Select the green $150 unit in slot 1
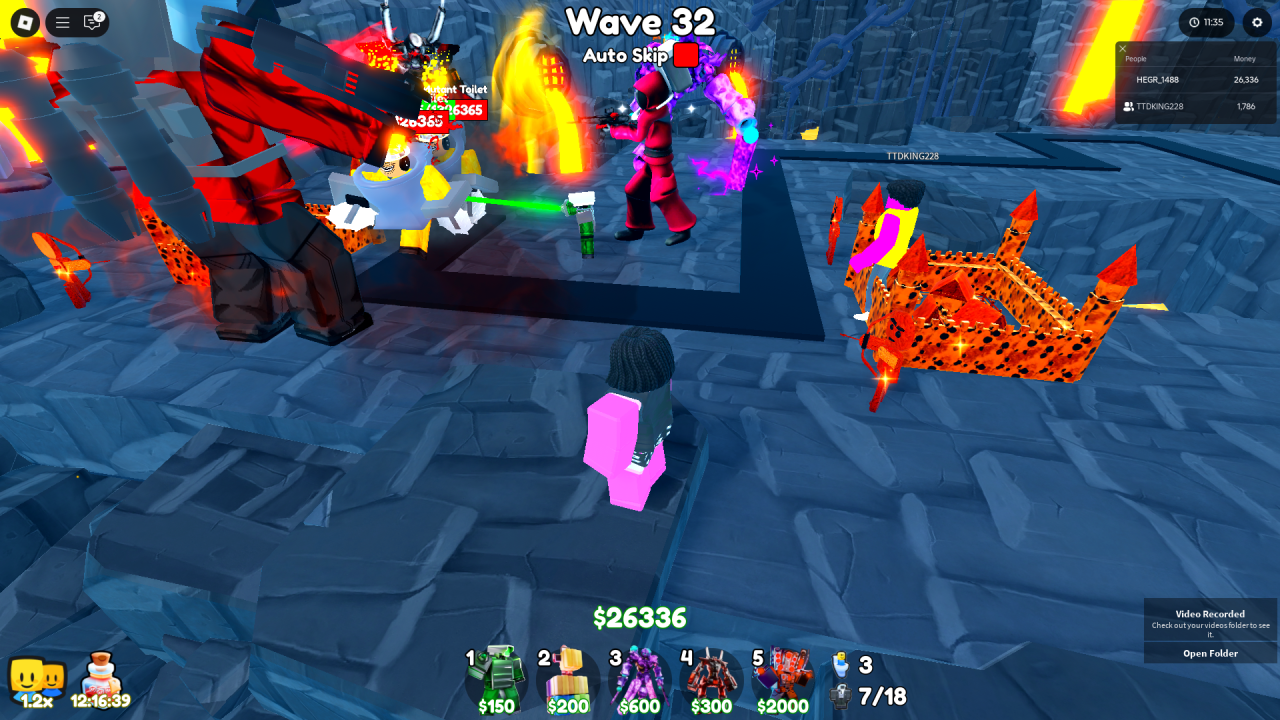This screenshot has width=1280, height=720. (x=496, y=680)
